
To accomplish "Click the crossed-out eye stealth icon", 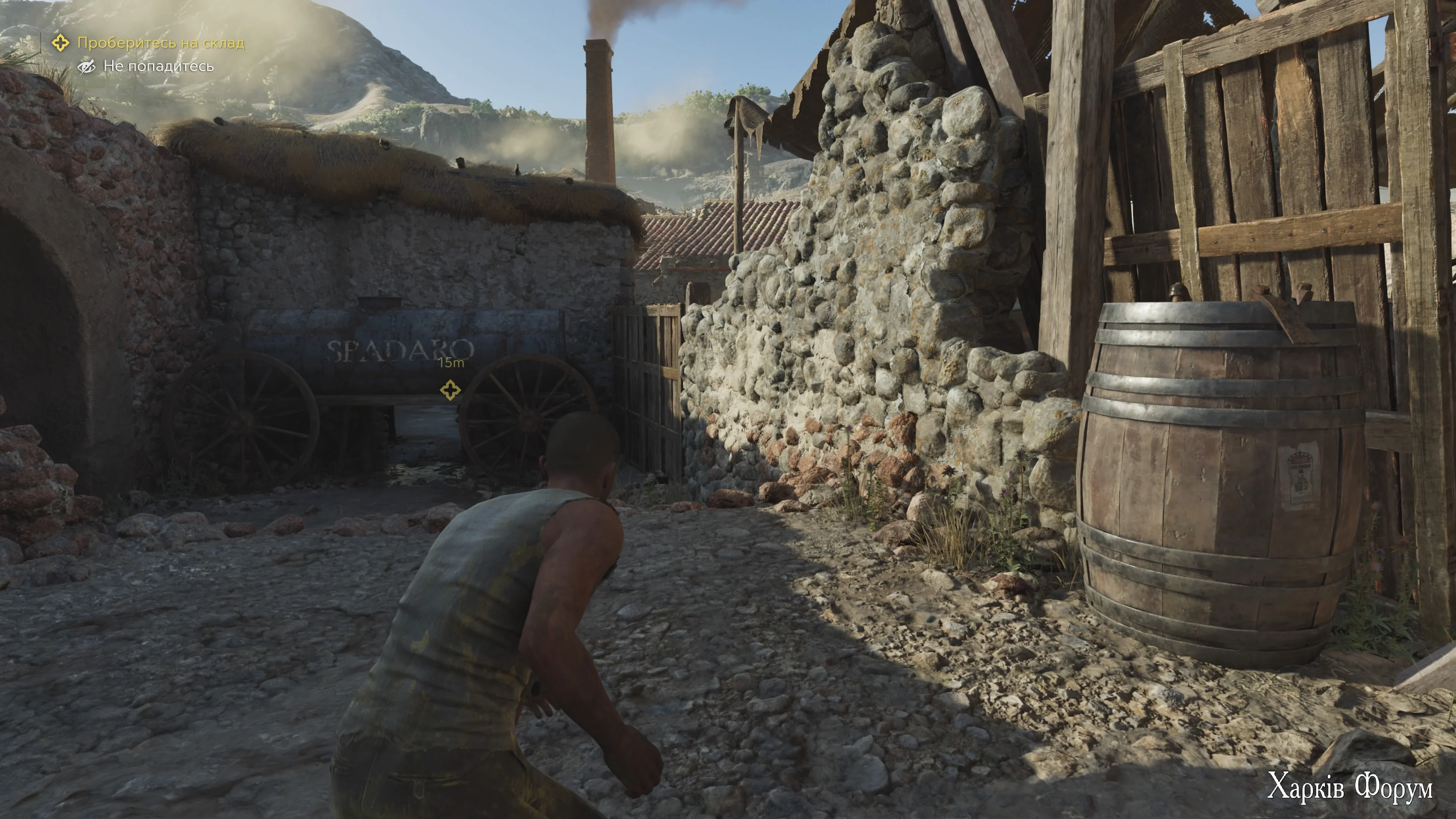I will click(86, 67).
